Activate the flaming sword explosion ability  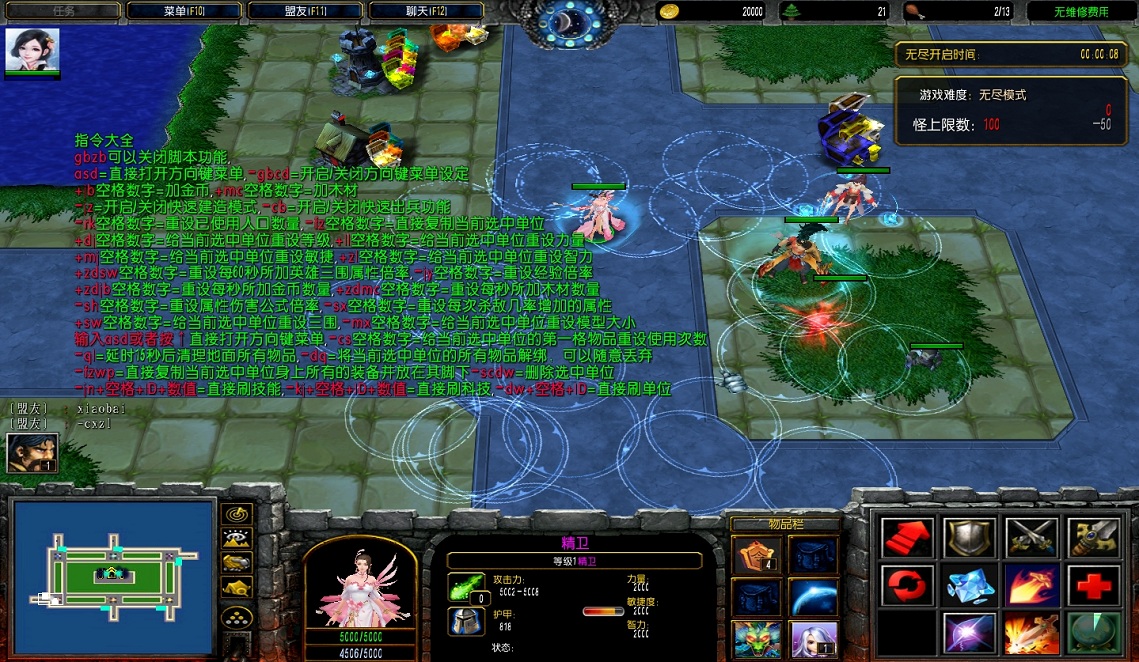pyautogui.click(x=1030, y=633)
